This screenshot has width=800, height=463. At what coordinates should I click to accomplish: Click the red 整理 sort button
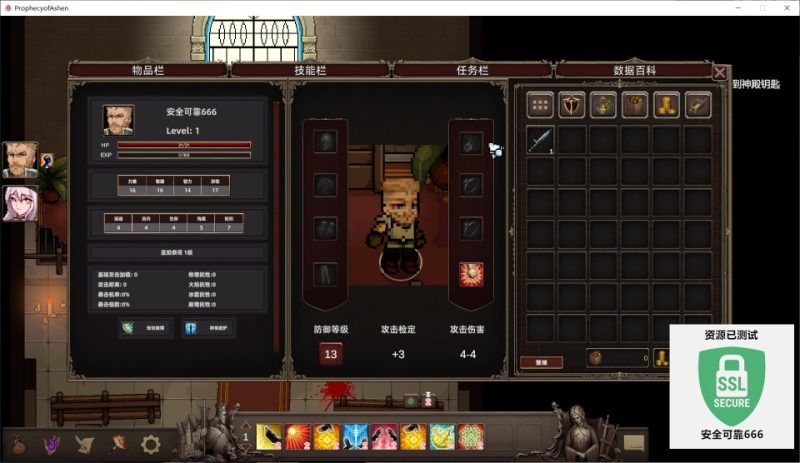click(541, 361)
